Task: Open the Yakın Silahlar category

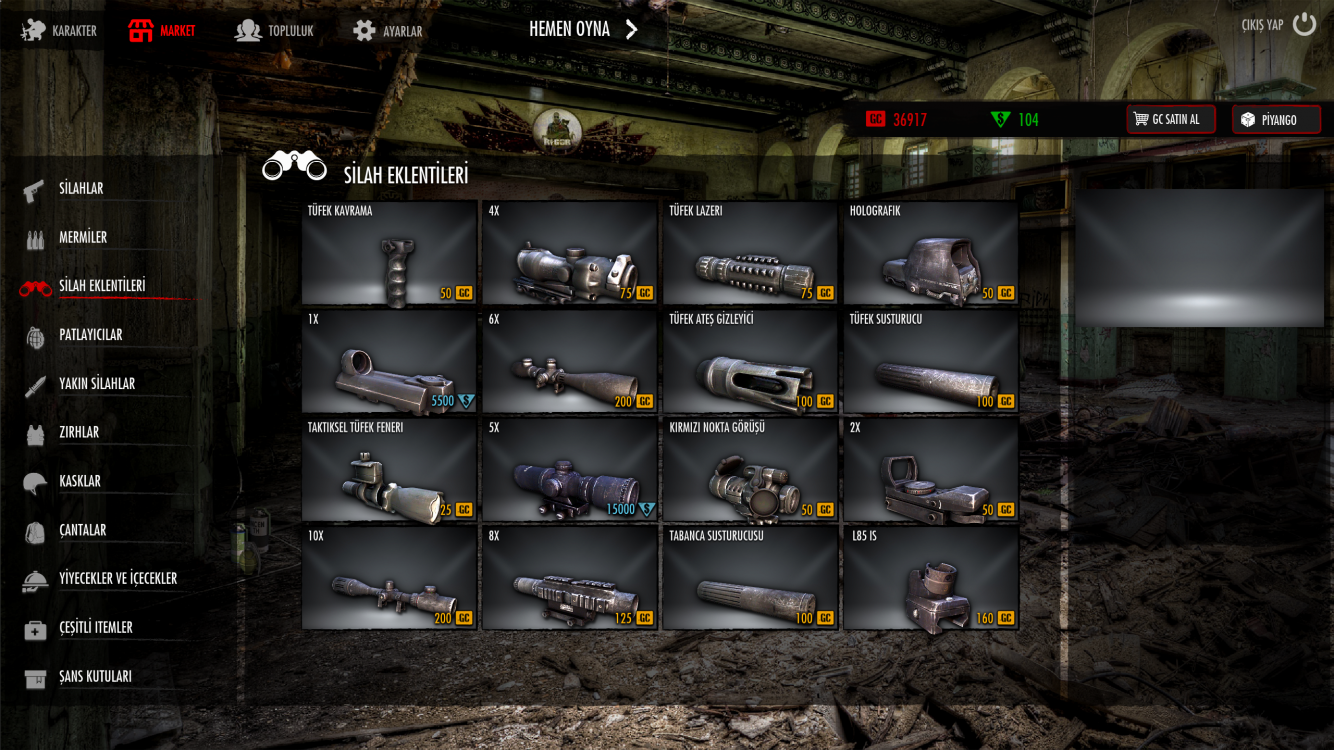Action: (x=96, y=384)
